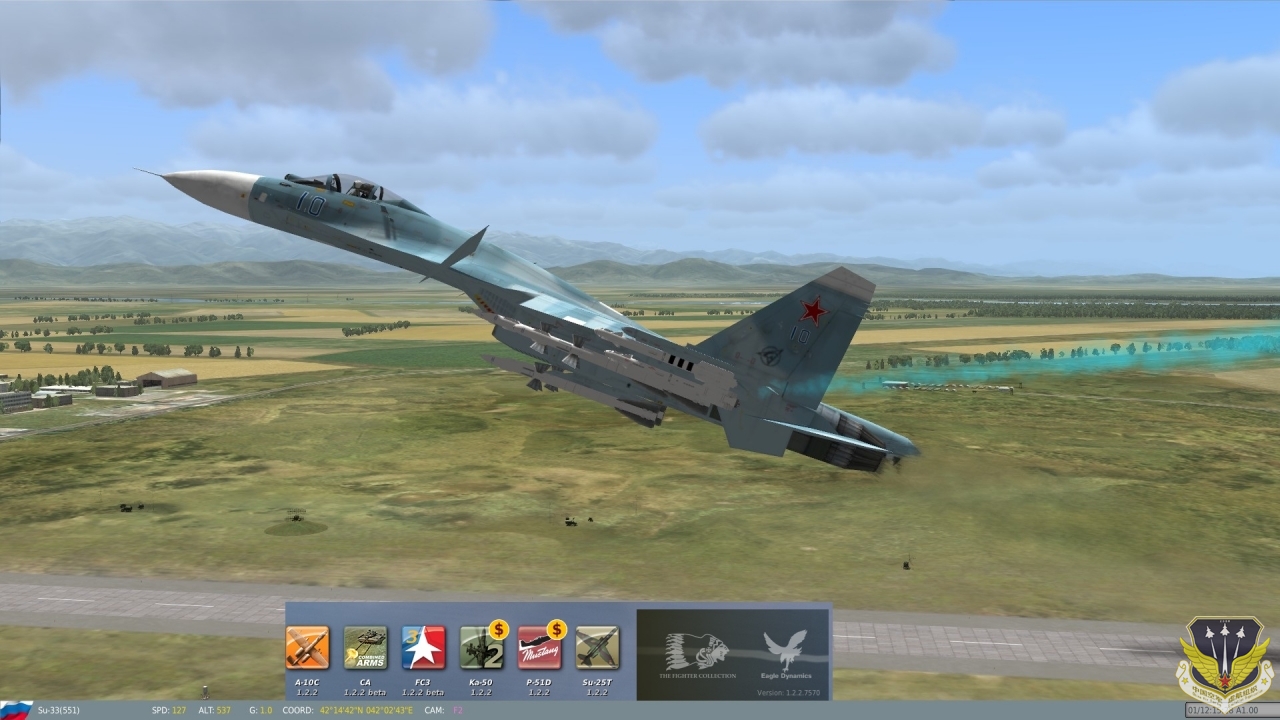Click the Ka-50 helicopter module icon
The width and height of the screenshot is (1280, 720).
pyautogui.click(x=481, y=648)
